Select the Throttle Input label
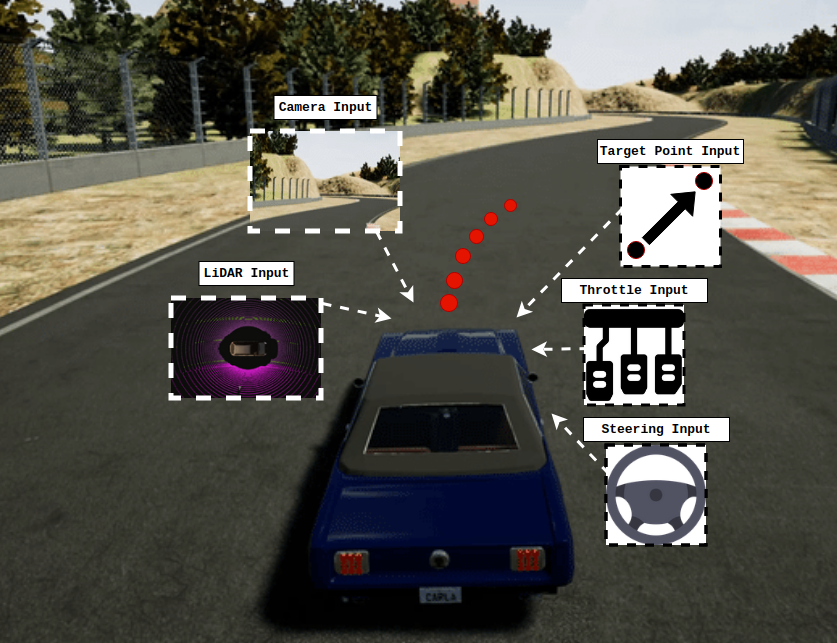The image size is (837, 643). pos(633,291)
